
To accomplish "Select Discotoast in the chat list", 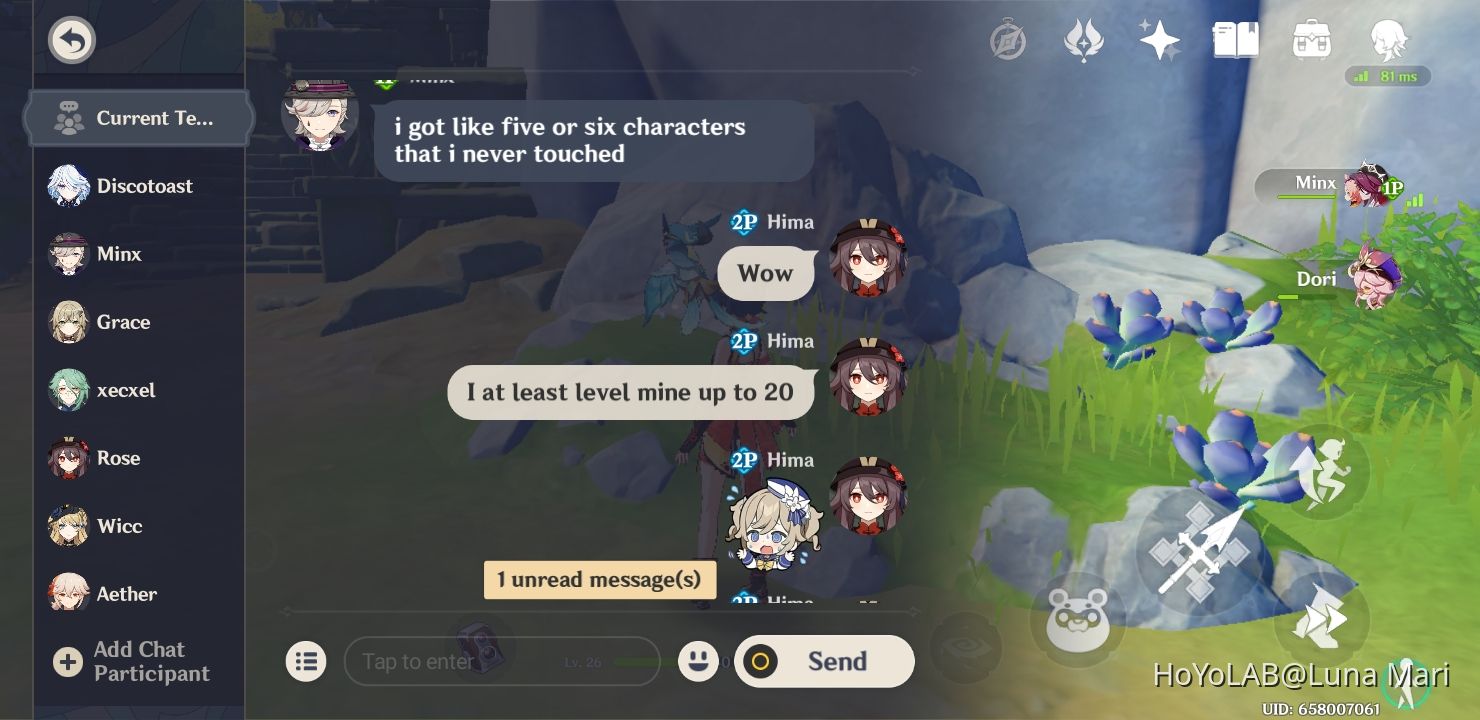I will [x=124, y=186].
